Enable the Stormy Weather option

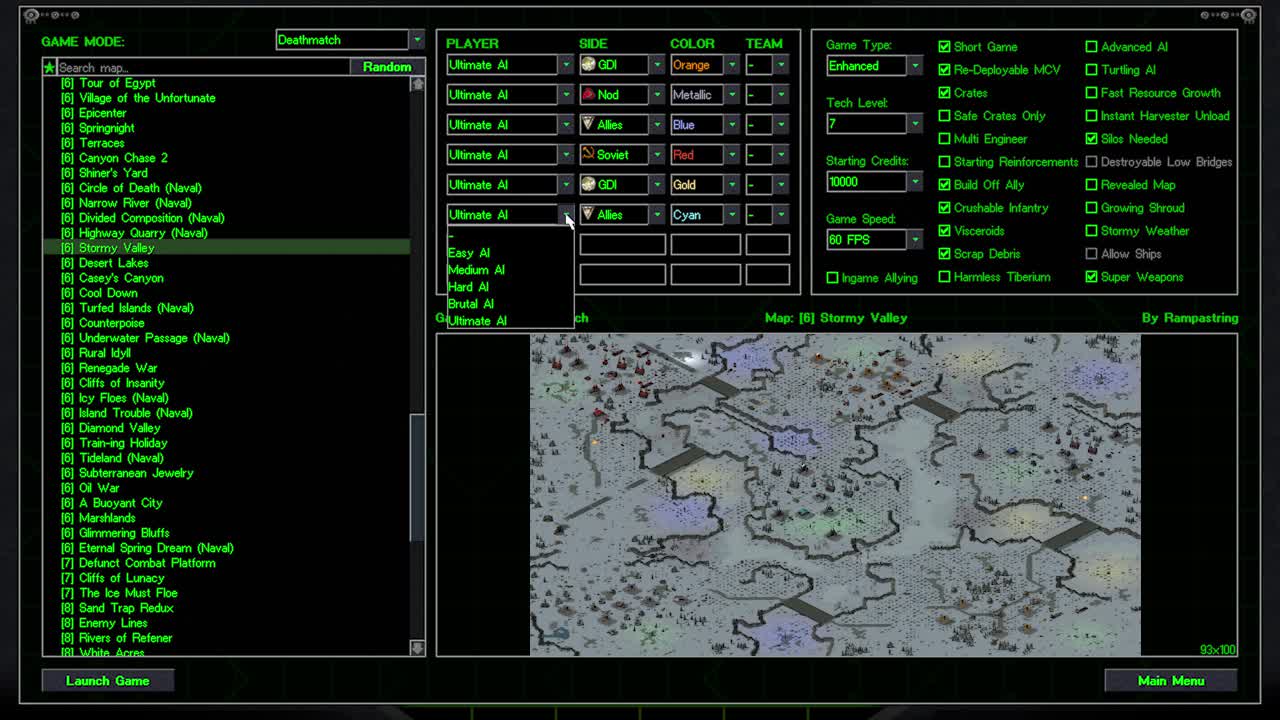(x=1091, y=231)
